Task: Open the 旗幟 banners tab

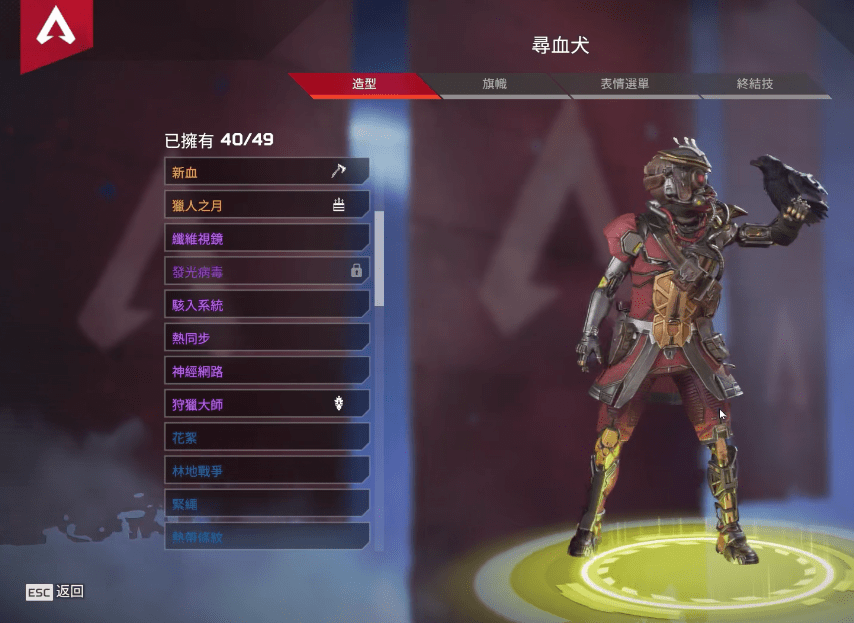Action: pos(495,85)
